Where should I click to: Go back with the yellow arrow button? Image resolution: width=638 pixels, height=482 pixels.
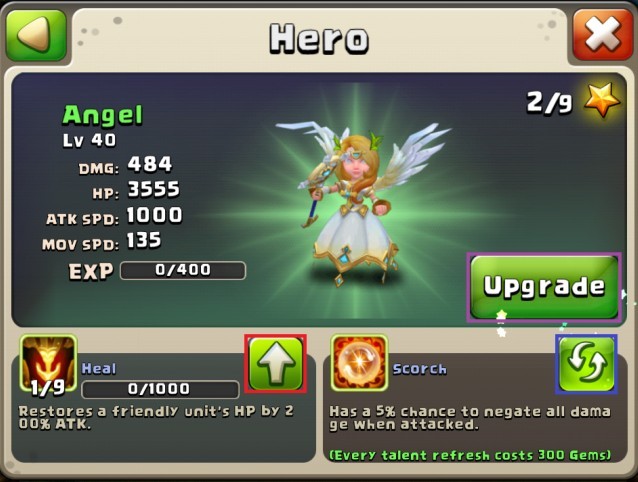36,36
